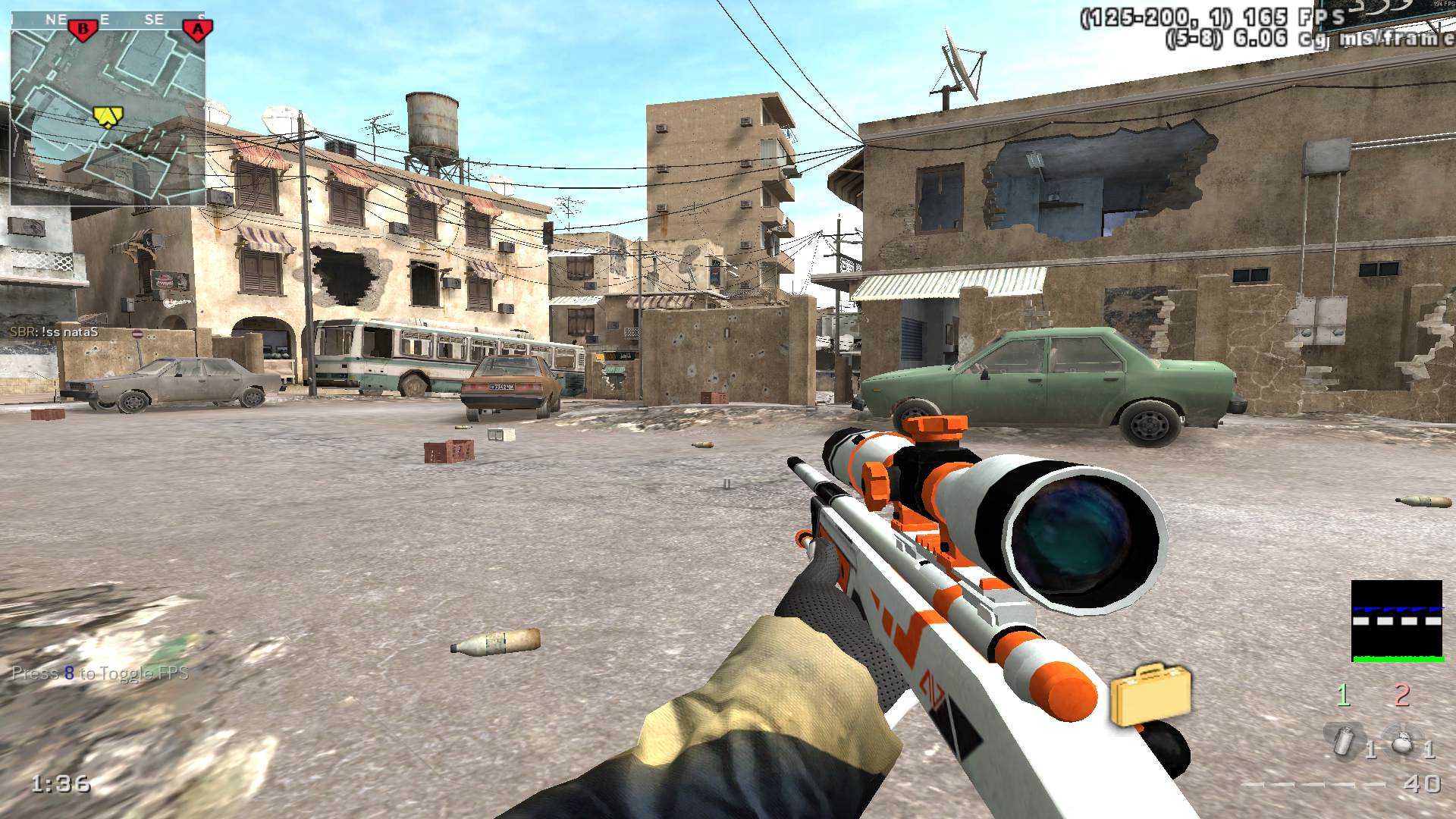1456x819 pixels.
Task: Select the red B bombsite marker
Action: click(x=83, y=30)
